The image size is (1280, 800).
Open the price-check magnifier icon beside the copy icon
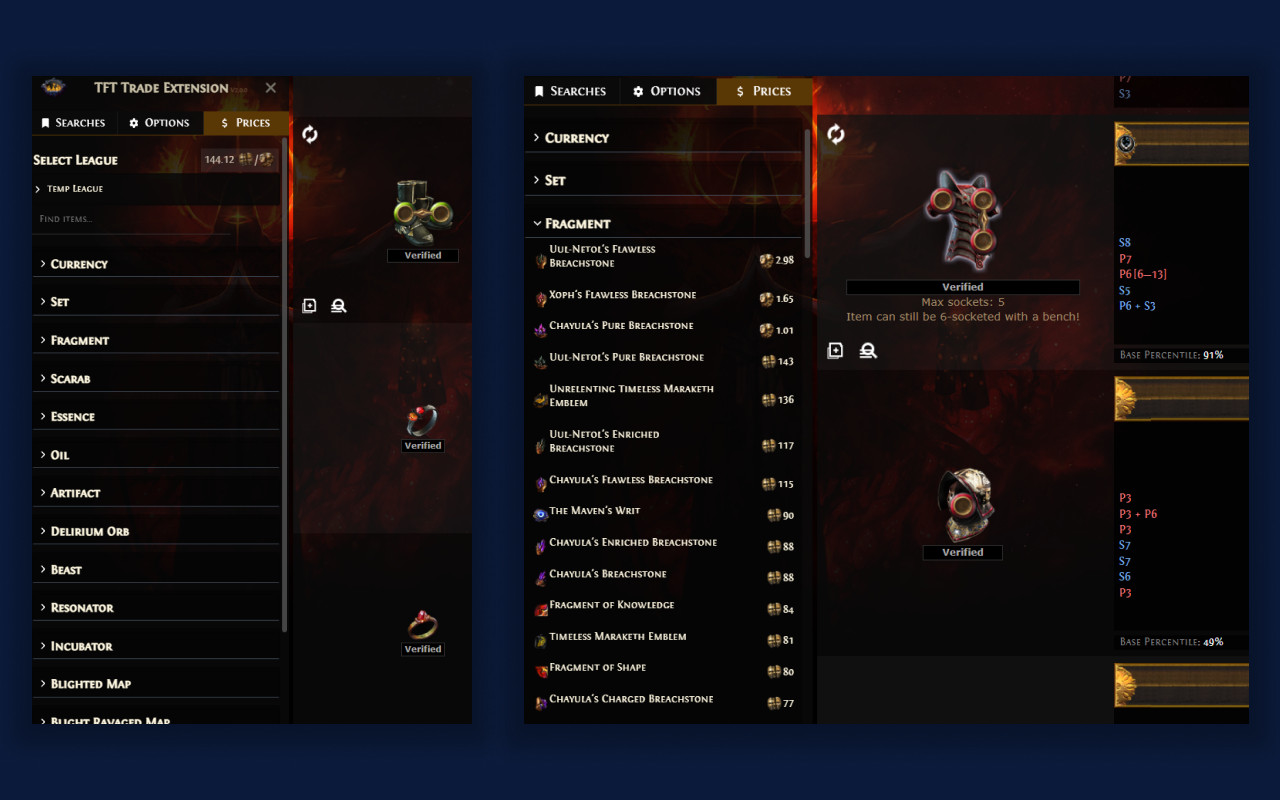click(868, 350)
